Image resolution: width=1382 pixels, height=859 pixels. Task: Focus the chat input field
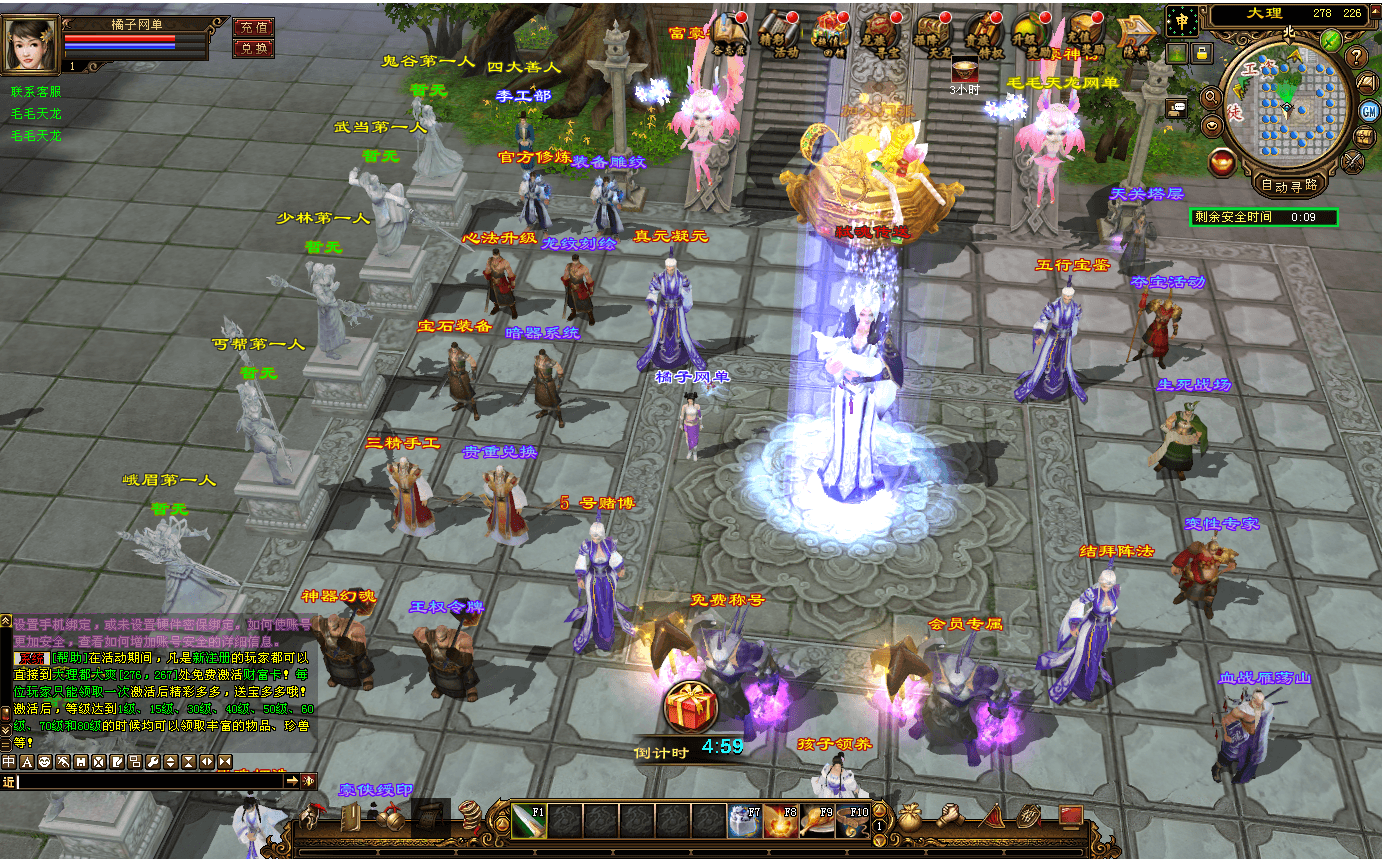150,781
